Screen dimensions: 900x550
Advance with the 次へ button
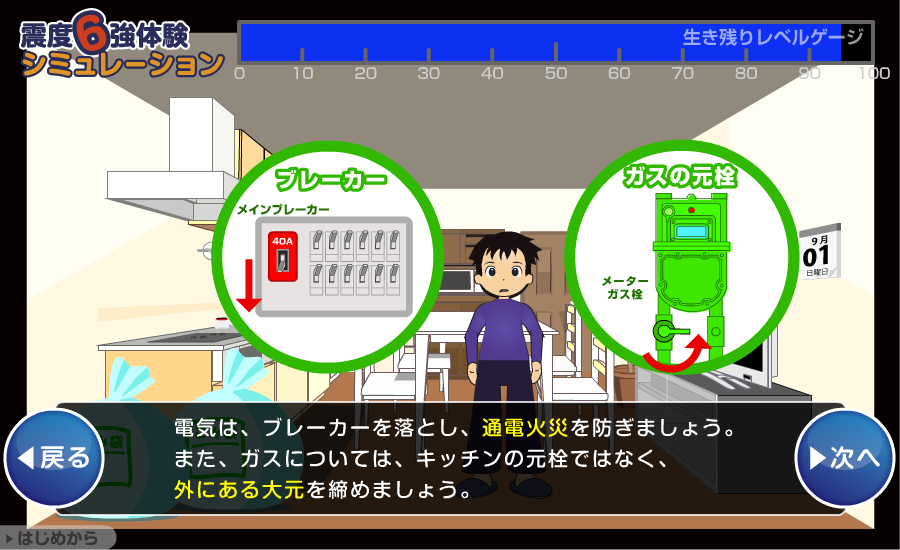(x=844, y=458)
